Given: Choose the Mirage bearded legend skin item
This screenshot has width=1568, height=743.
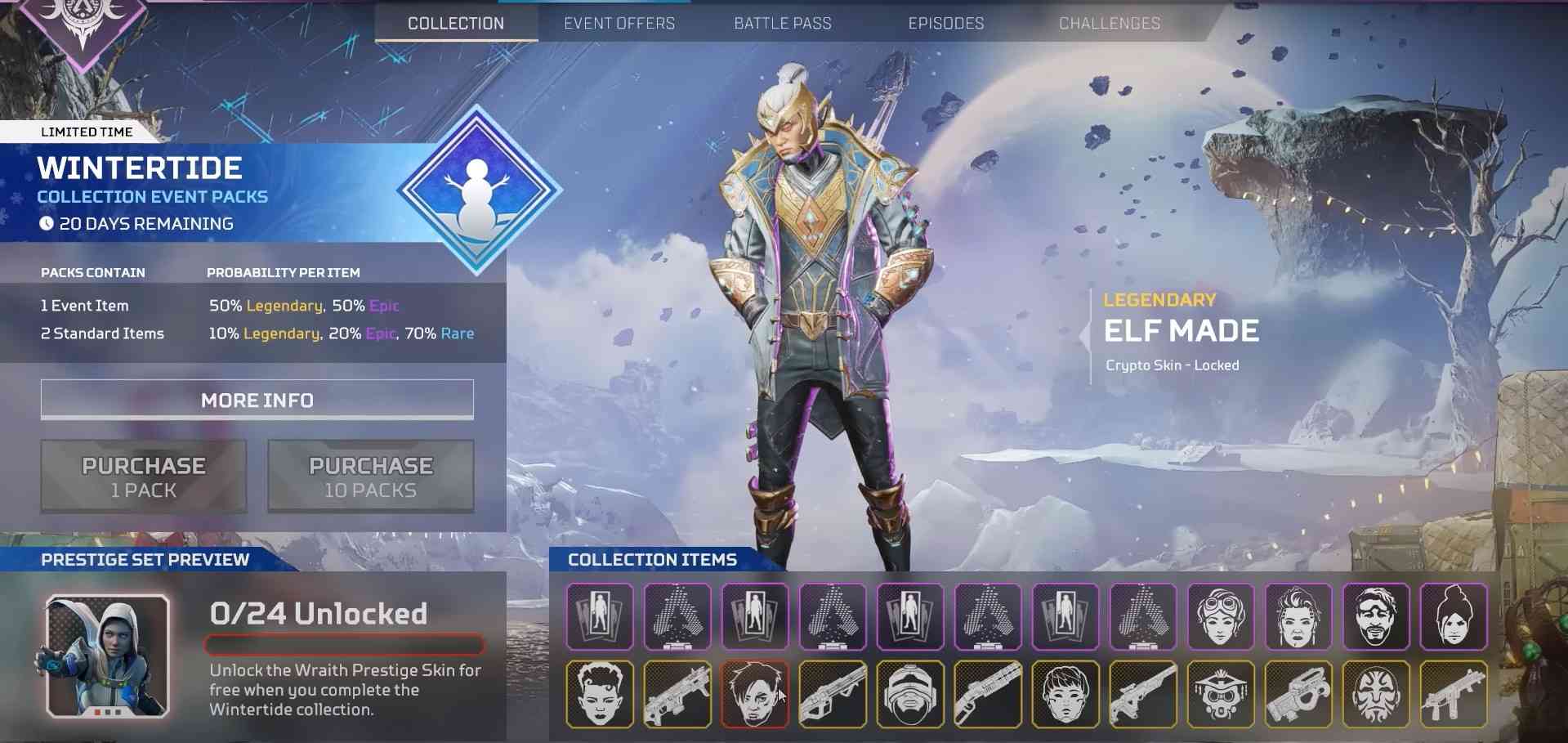Looking at the screenshot, I should [x=1376, y=616].
